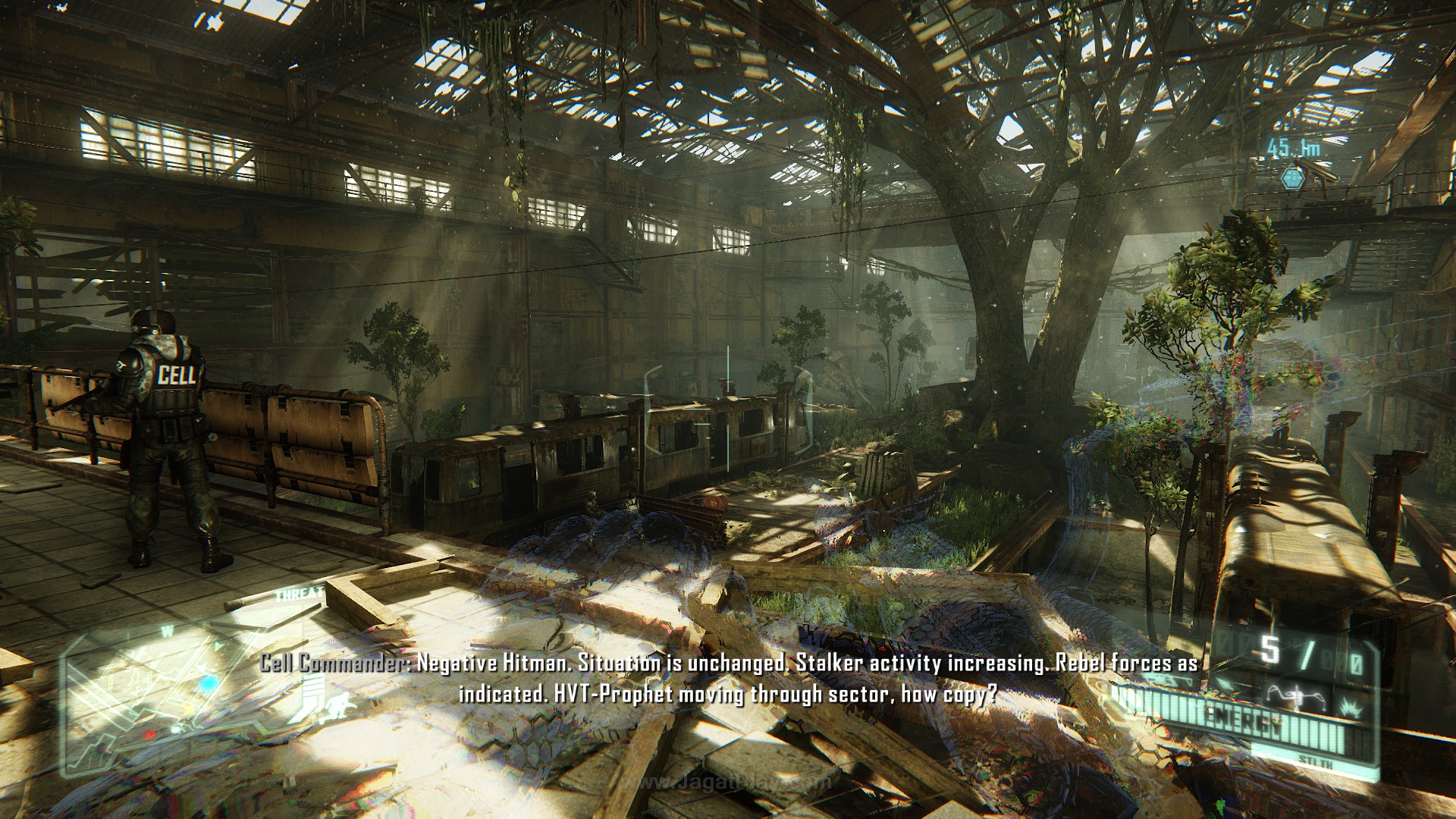Select the compound bow weapon icon
The image size is (1456, 819).
tap(1295, 697)
